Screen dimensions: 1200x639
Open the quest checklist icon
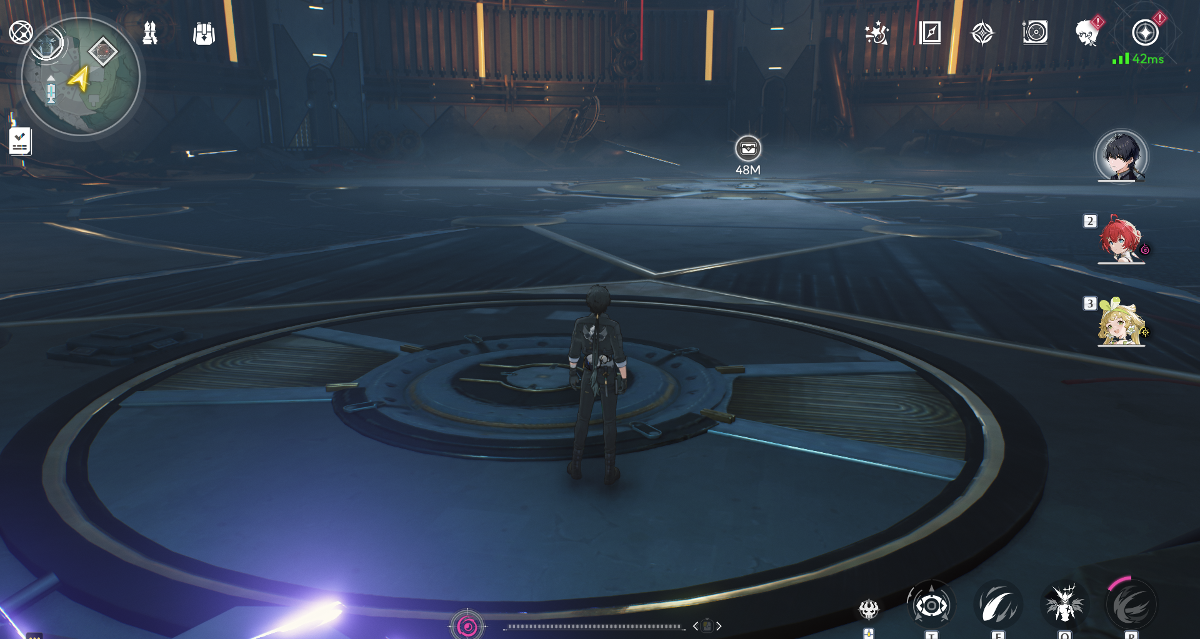pos(20,141)
